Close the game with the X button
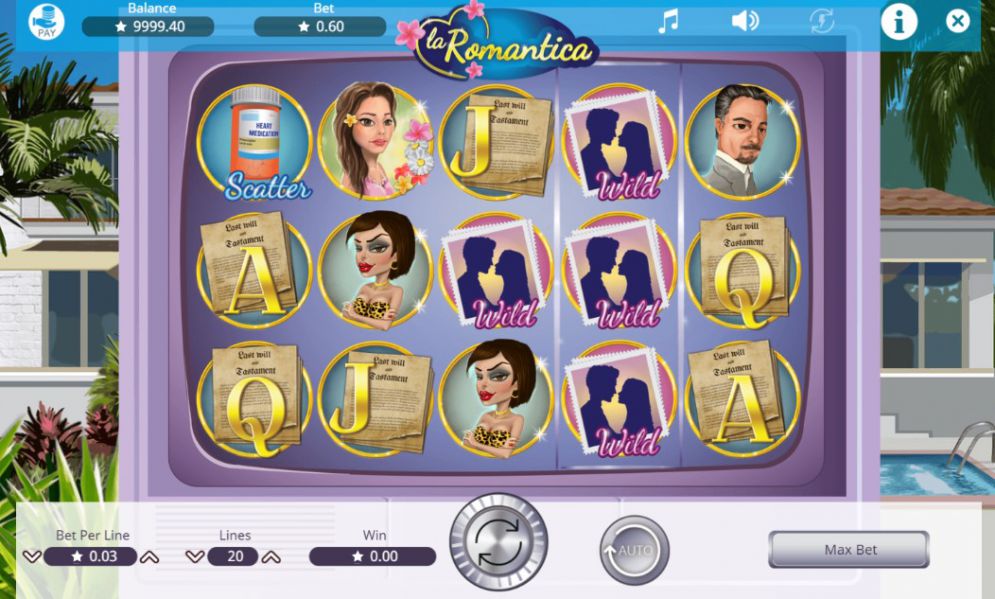The width and height of the screenshot is (995, 599). tap(957, 21)
